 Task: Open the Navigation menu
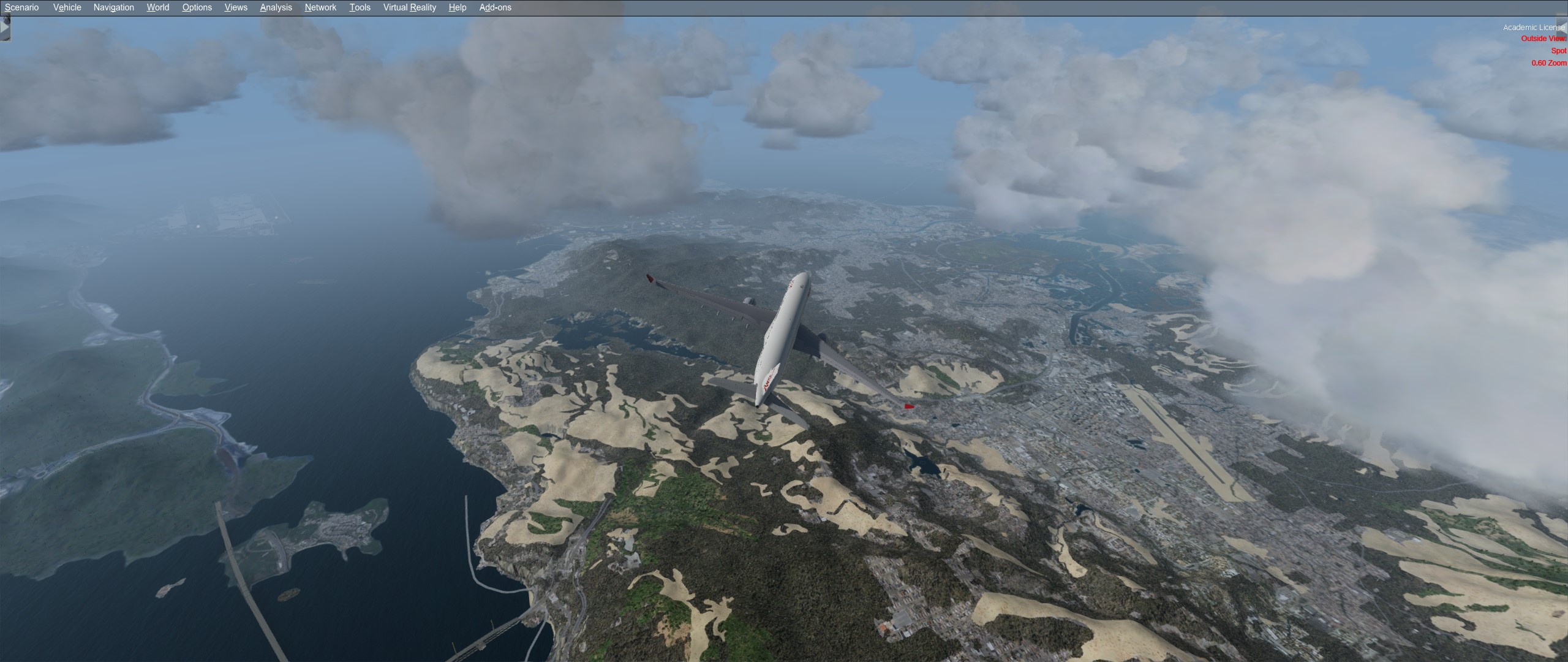point(113,7)
